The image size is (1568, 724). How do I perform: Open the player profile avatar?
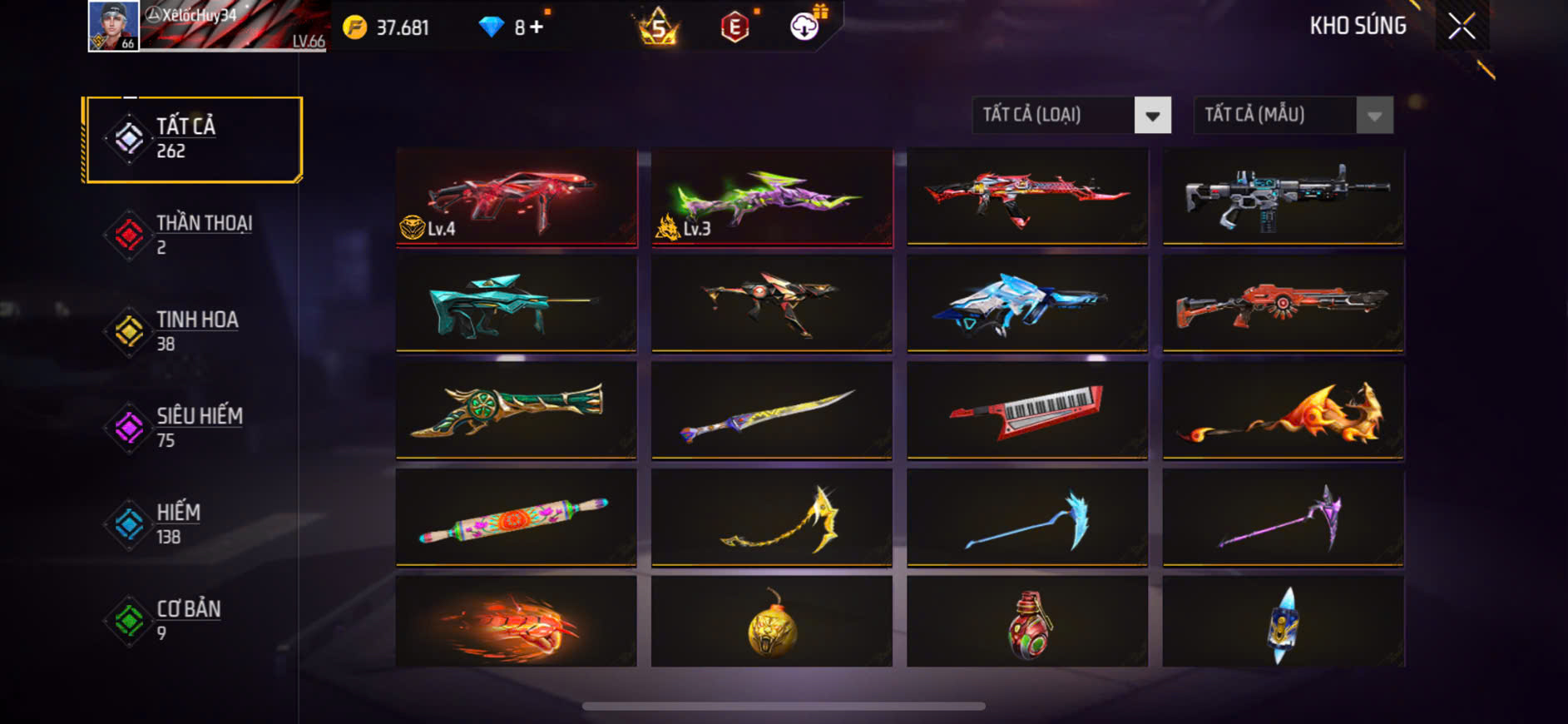click(x=114, y=27)
